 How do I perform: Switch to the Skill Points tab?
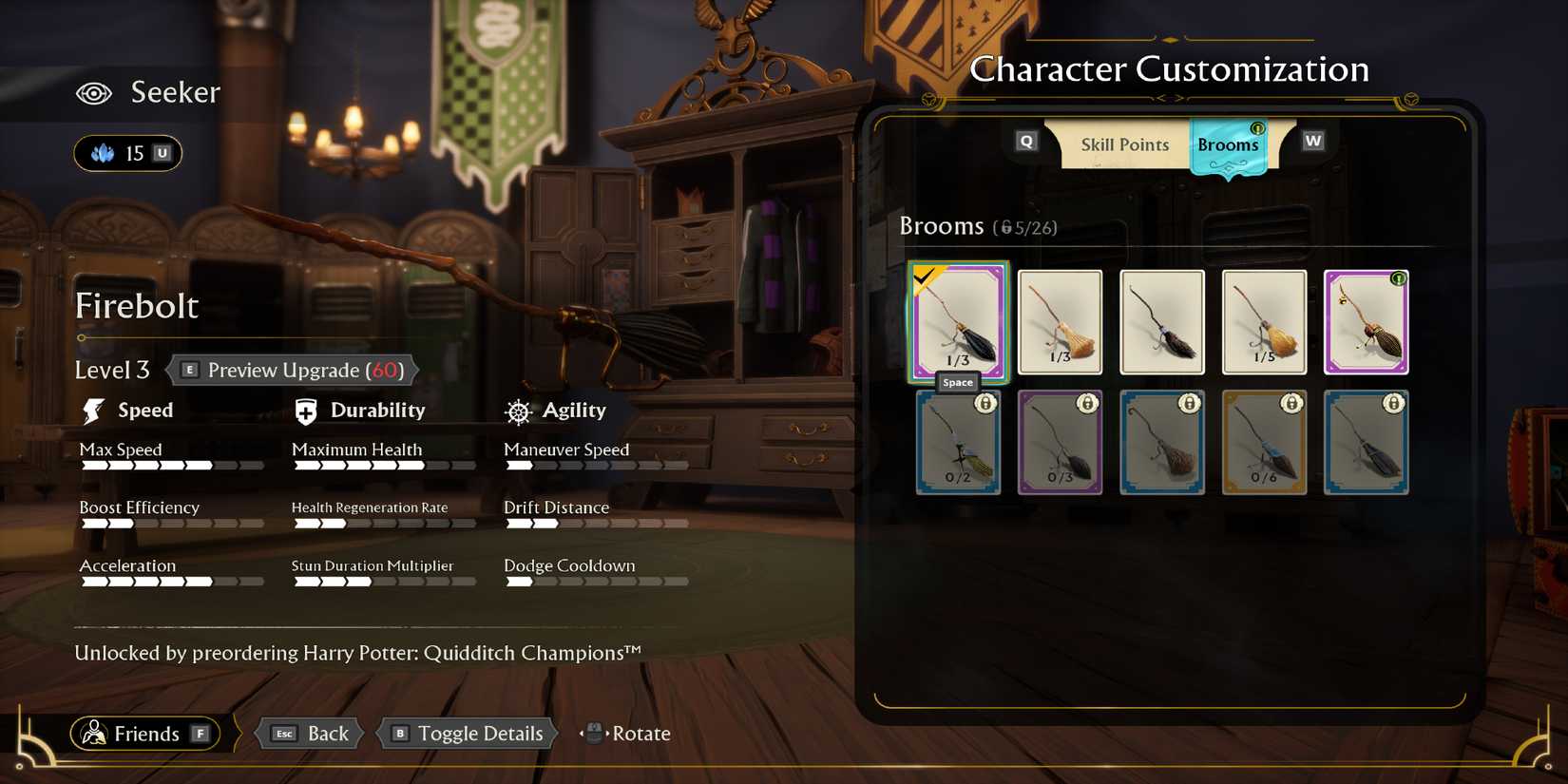click(x=1124, y=144)
